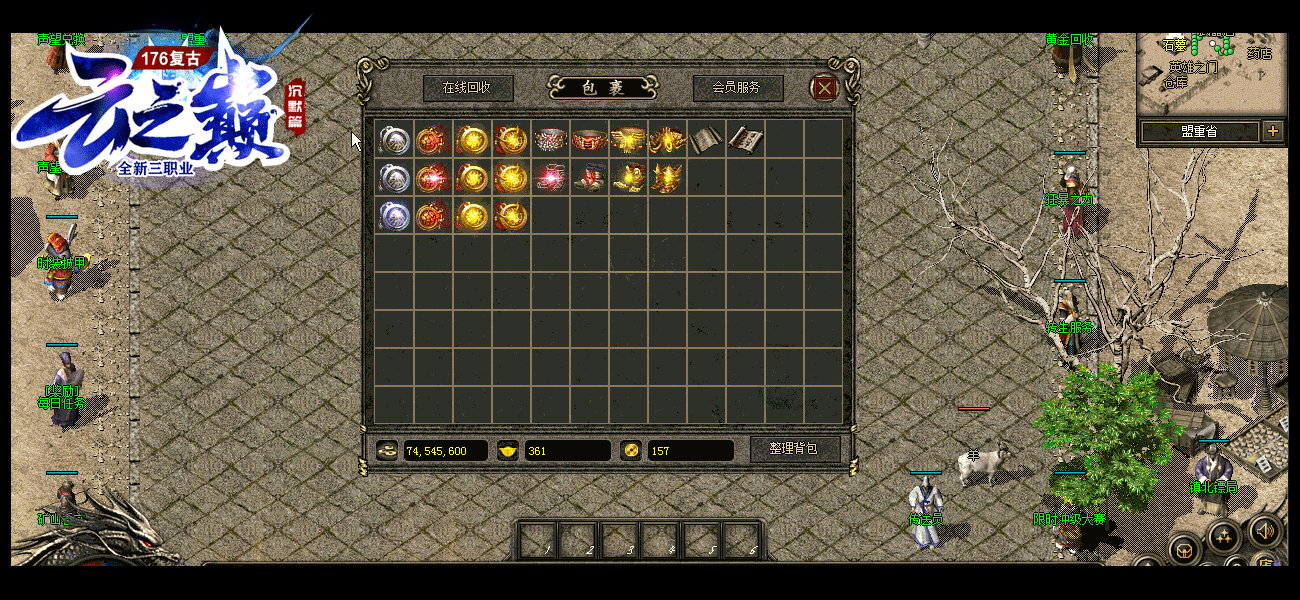Select the first paper scroll item
Image resolution: width=1300 pixels, height=600 pixels.
[706, 139]
